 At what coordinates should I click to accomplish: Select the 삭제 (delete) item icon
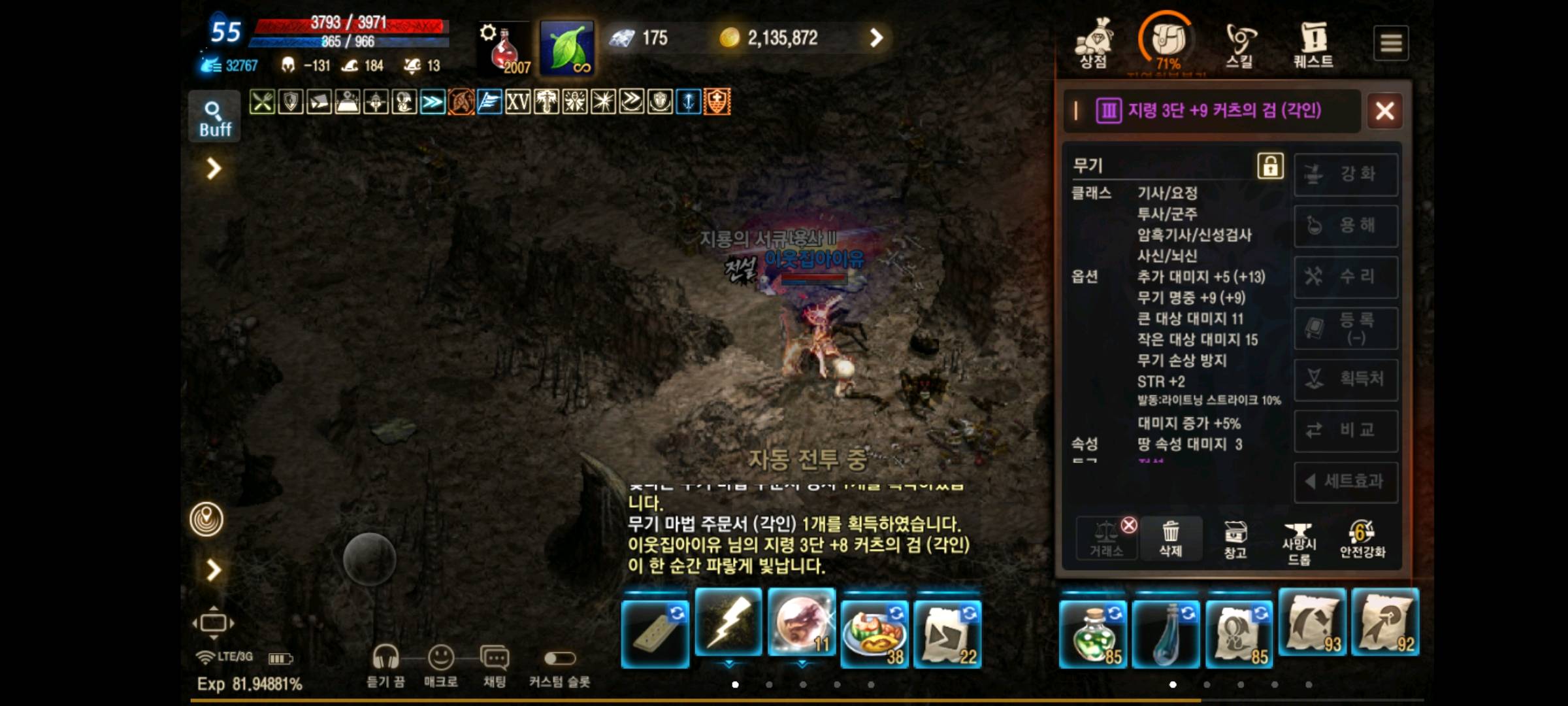[1170, 538]
